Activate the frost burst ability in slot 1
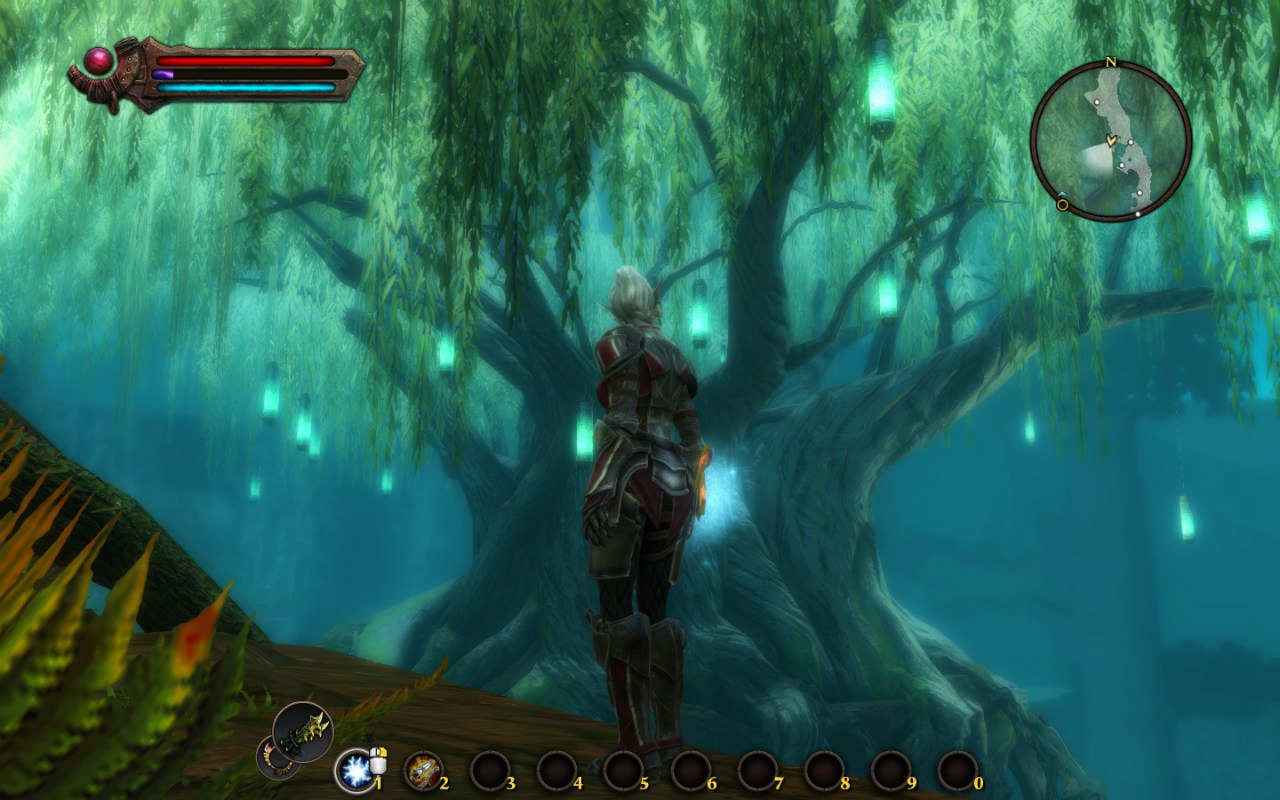Screen dimensions: 1280x800 point(354,770)
